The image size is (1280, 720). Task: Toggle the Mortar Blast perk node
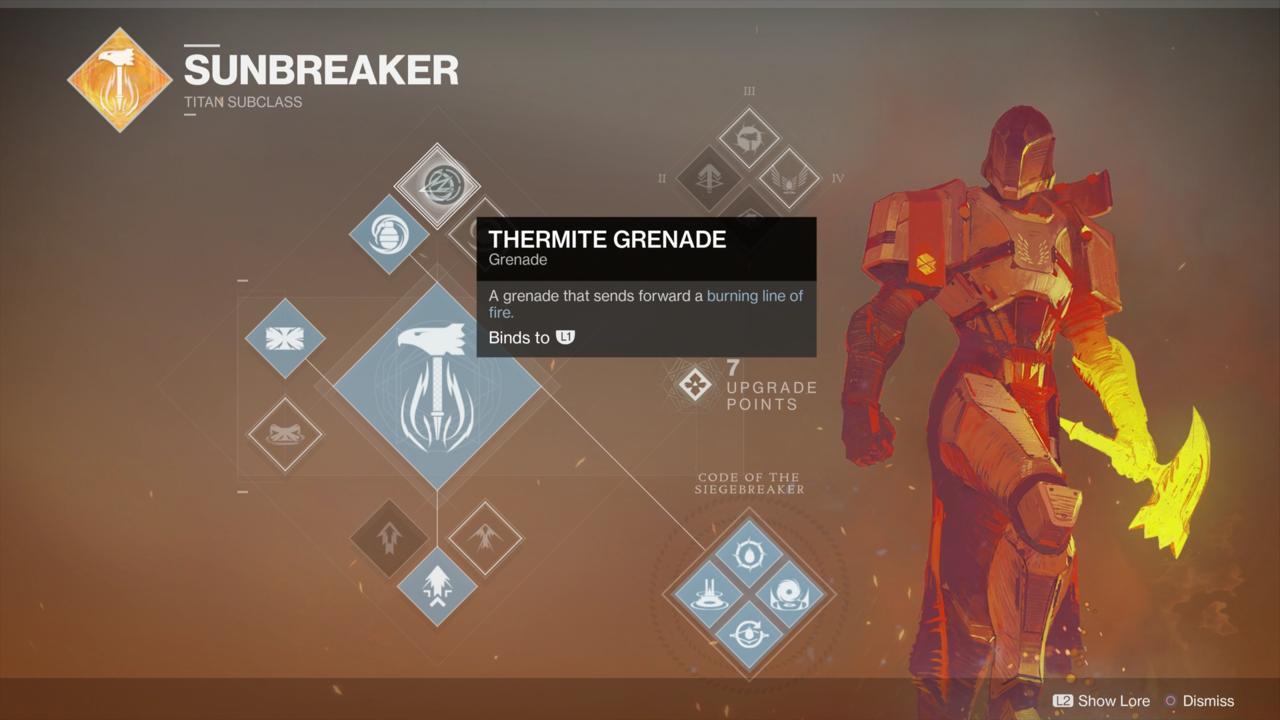(710, 595)
